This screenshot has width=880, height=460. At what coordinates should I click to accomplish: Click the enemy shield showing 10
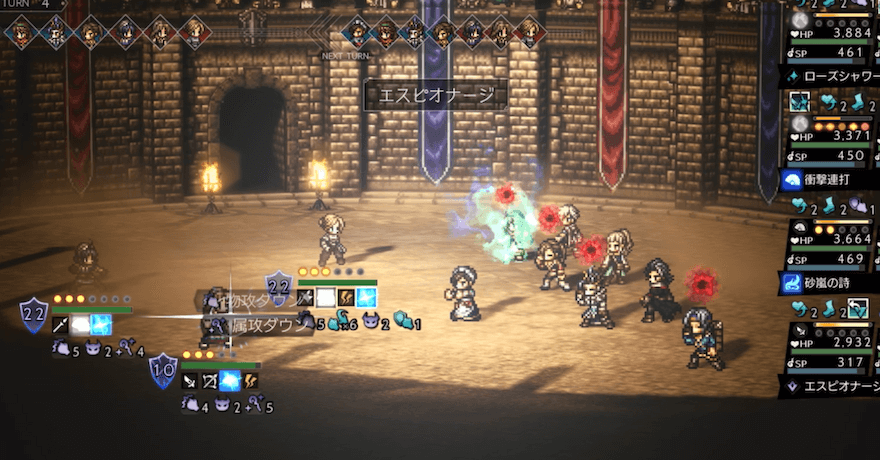[x=163, y=372]
